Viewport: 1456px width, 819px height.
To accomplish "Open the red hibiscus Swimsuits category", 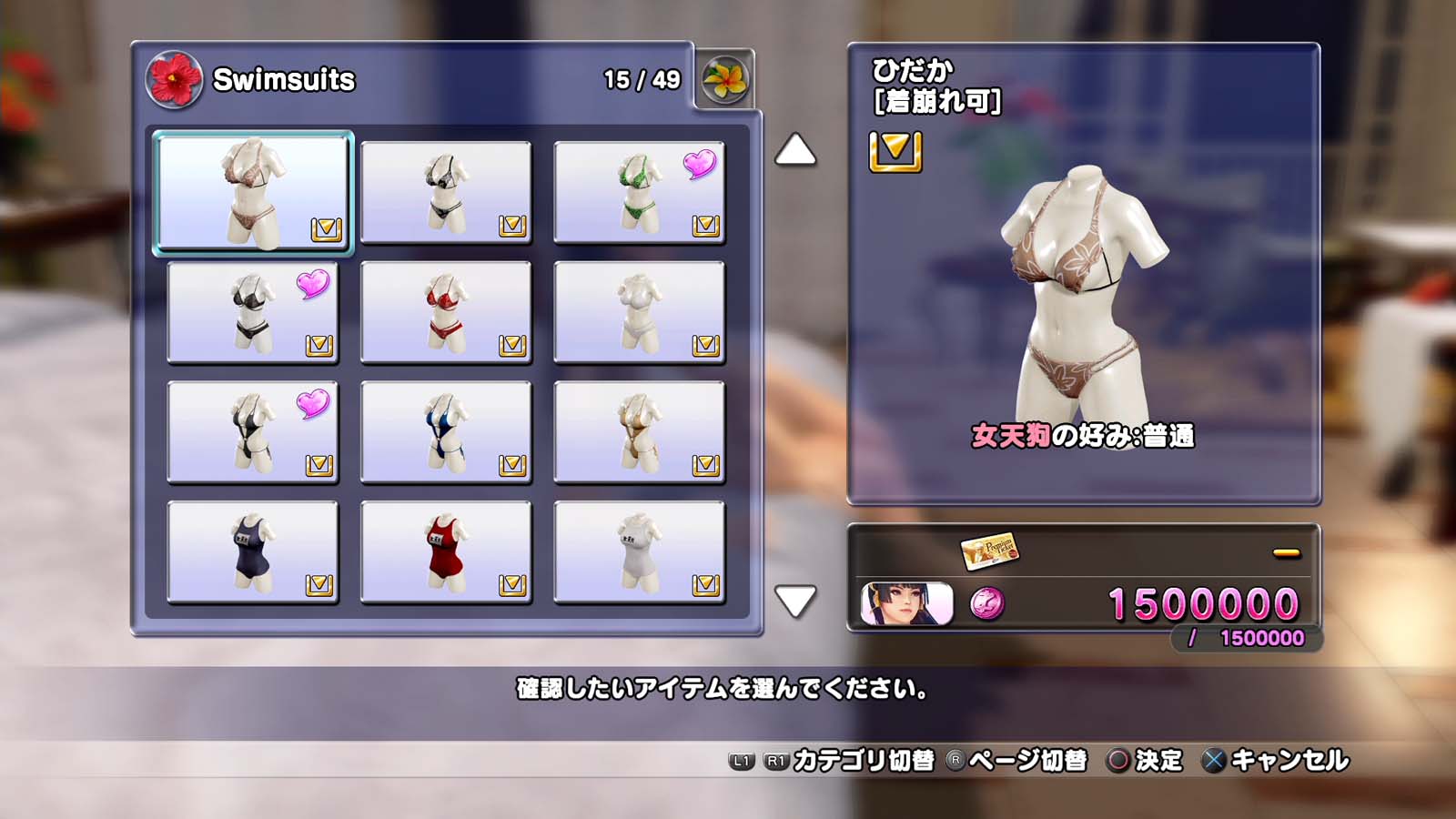I will click(174, 80).
